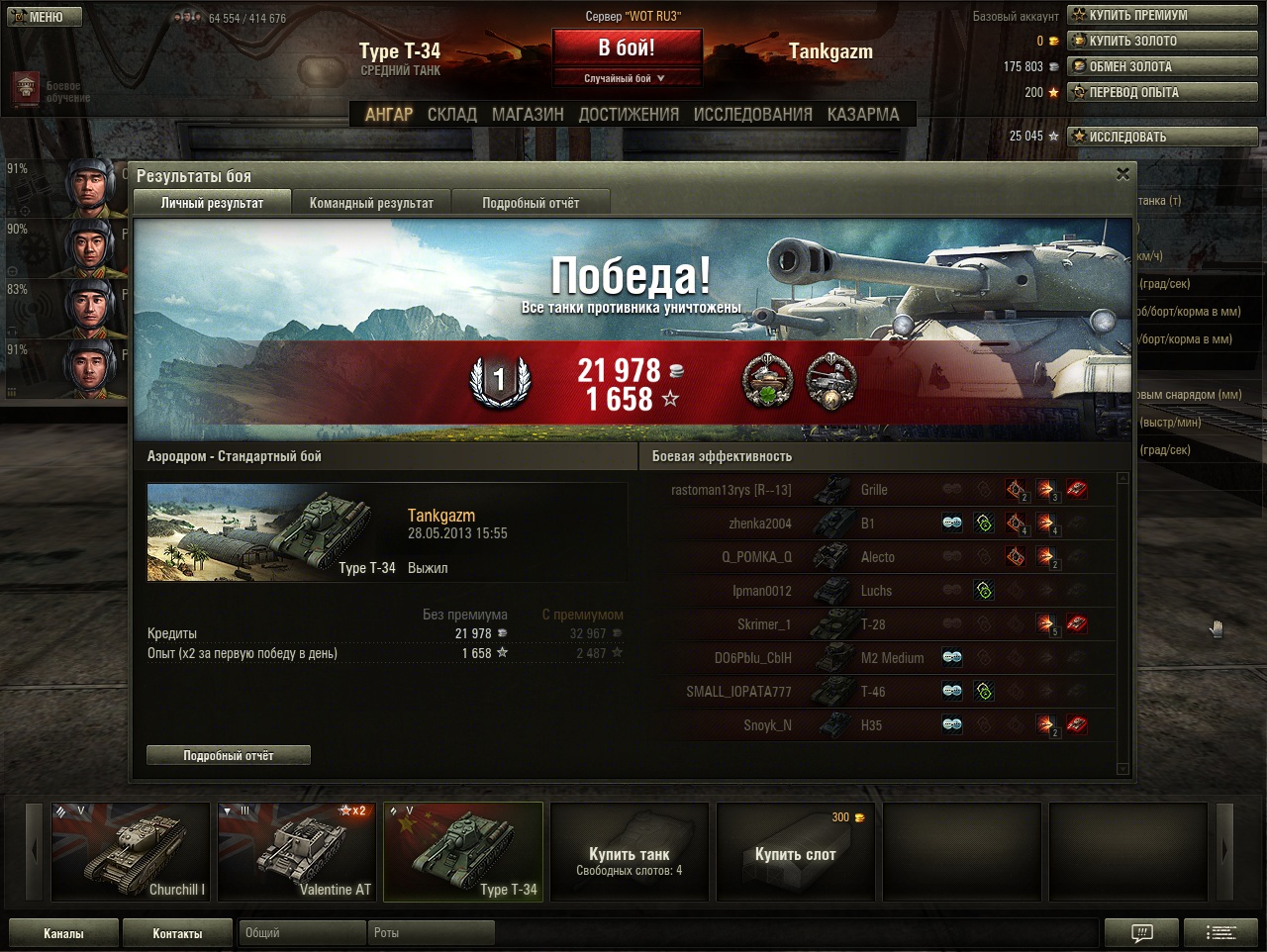1267x952 pixels.
Task: Click Купить премиум button
Action: pyautogui.click(x=1162, y=16)
